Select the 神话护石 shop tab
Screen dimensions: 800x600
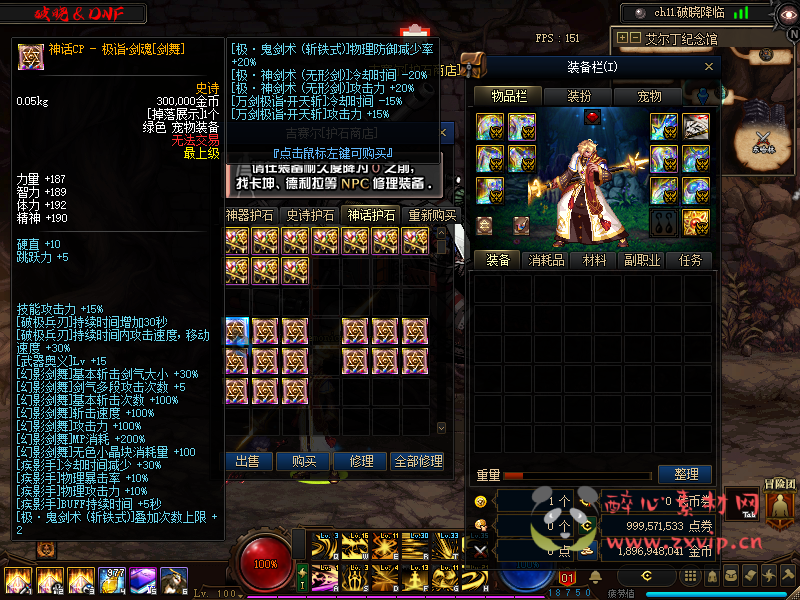[x=371, y=215]
